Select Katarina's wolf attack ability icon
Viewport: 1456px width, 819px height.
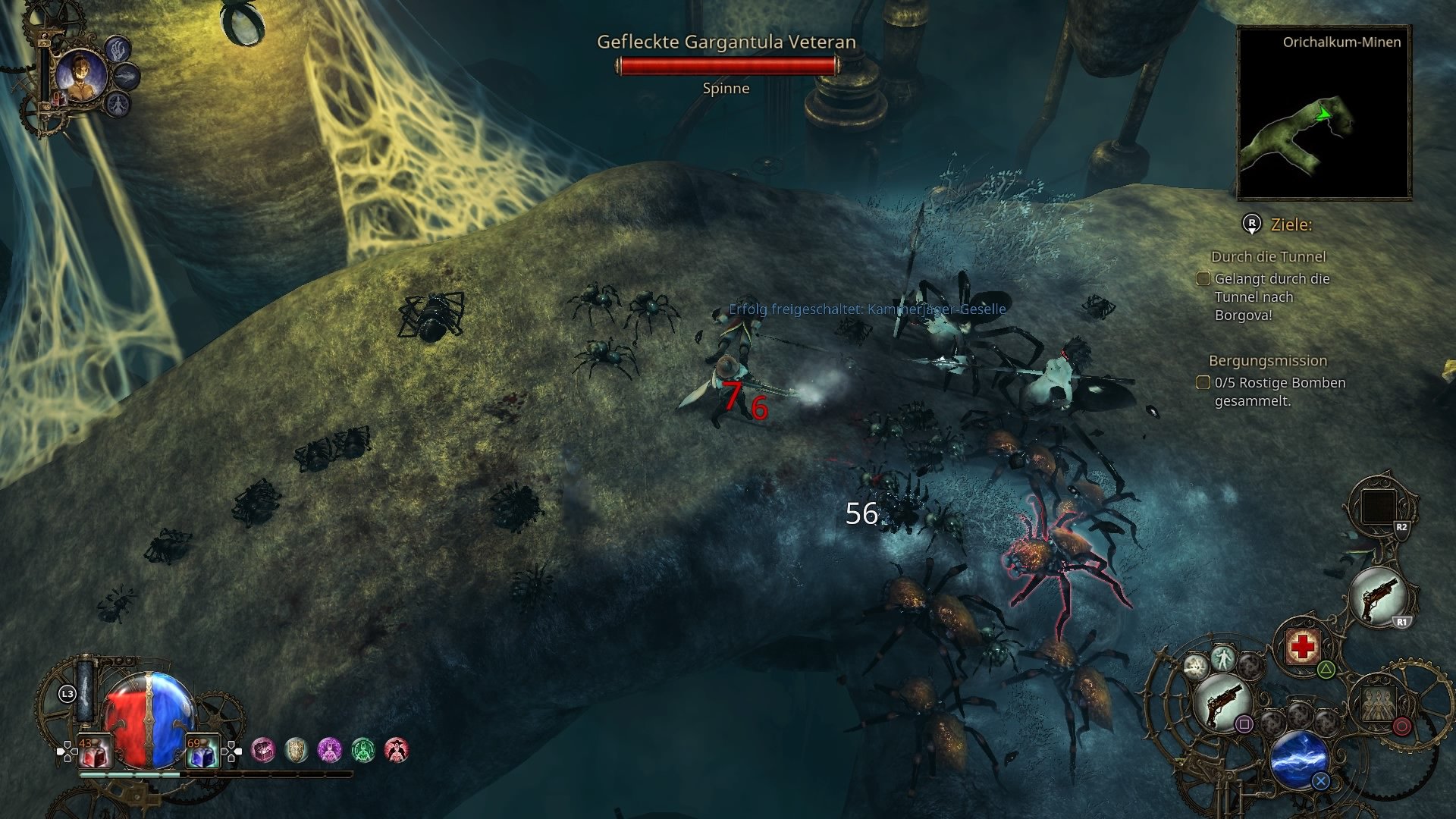click(x=127, y=76)
